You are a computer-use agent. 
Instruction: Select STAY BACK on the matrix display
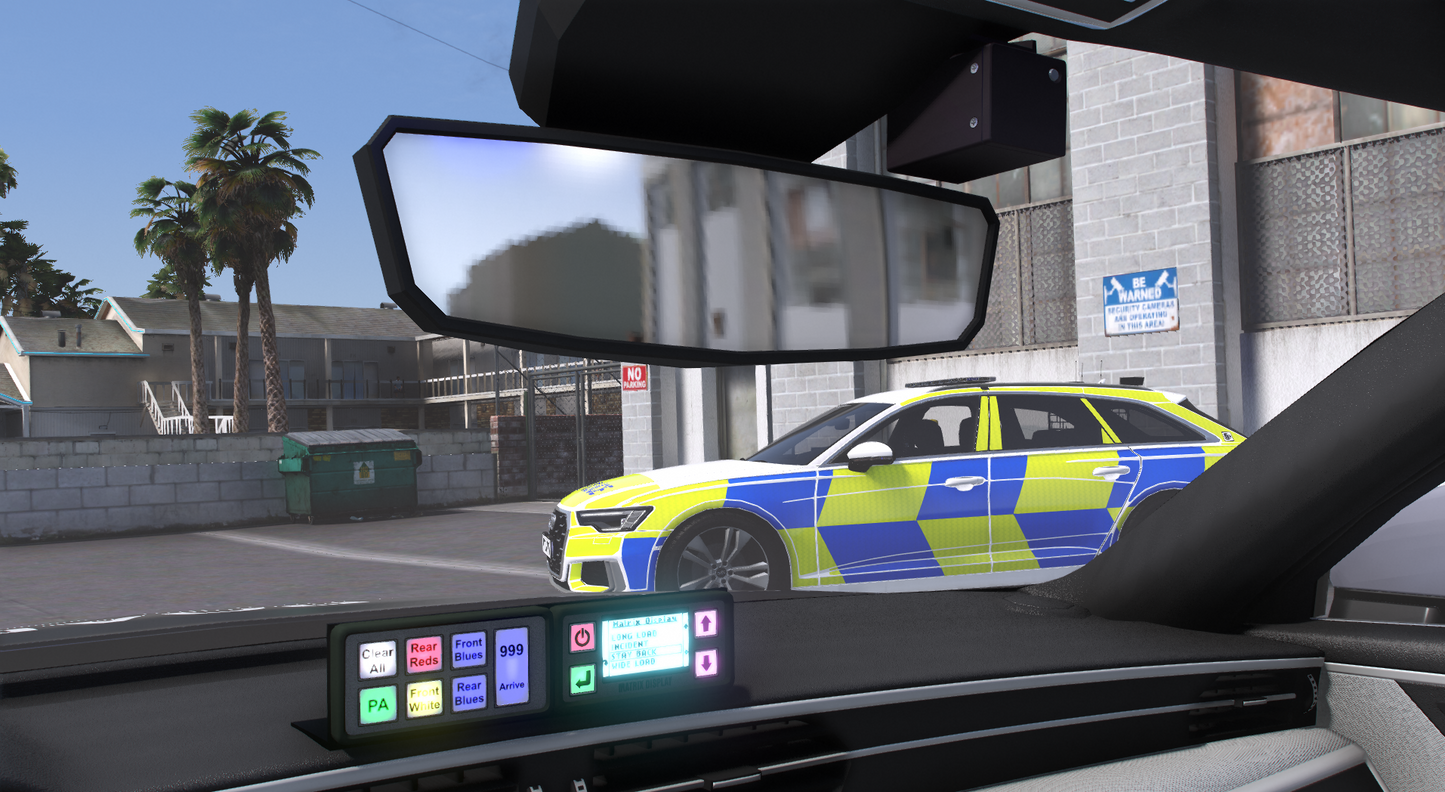[x=635, y=653]
